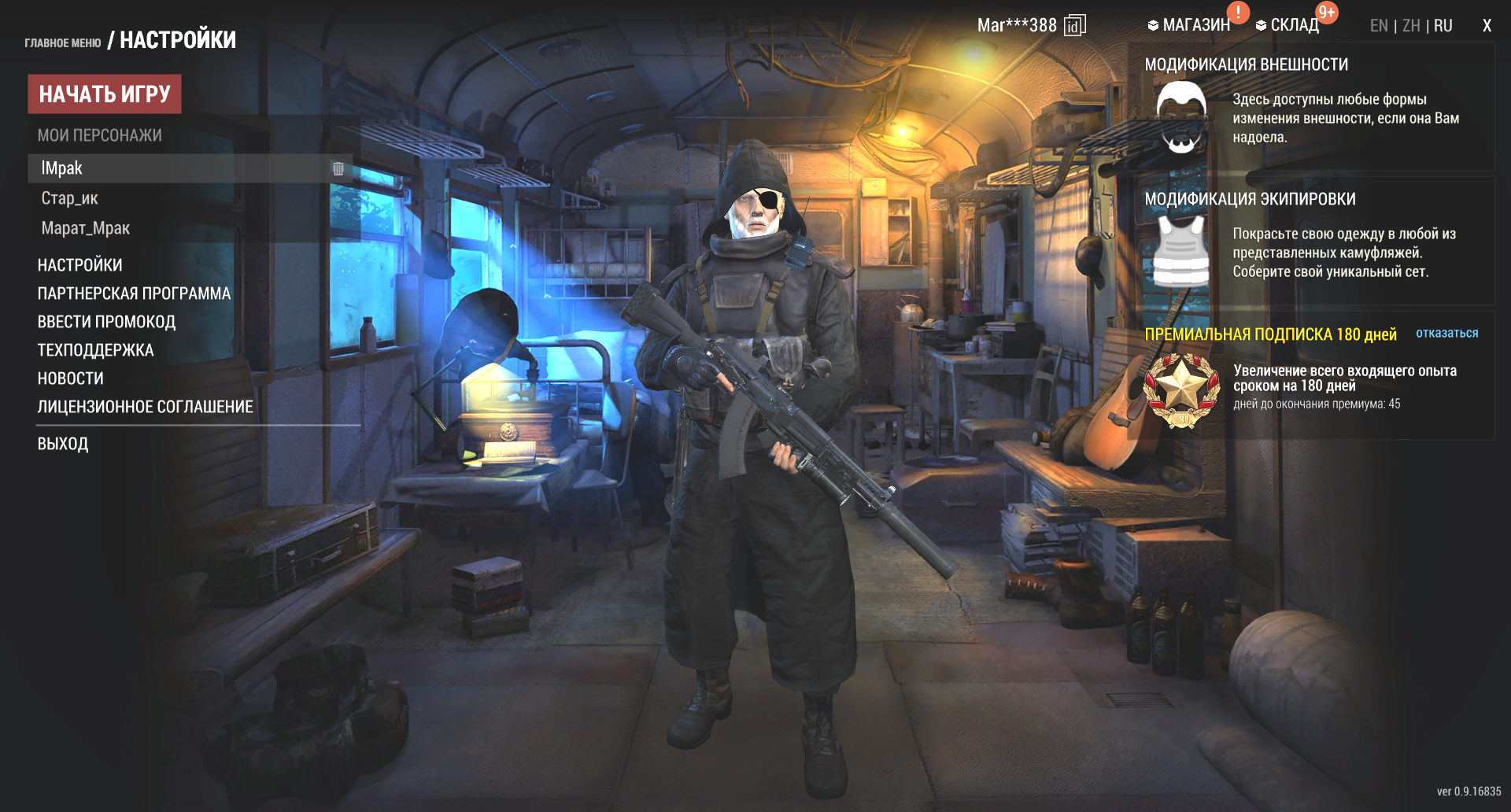Click the red НАЧАТЬ ИГРУ button
1511x812 pixels.
105,94
